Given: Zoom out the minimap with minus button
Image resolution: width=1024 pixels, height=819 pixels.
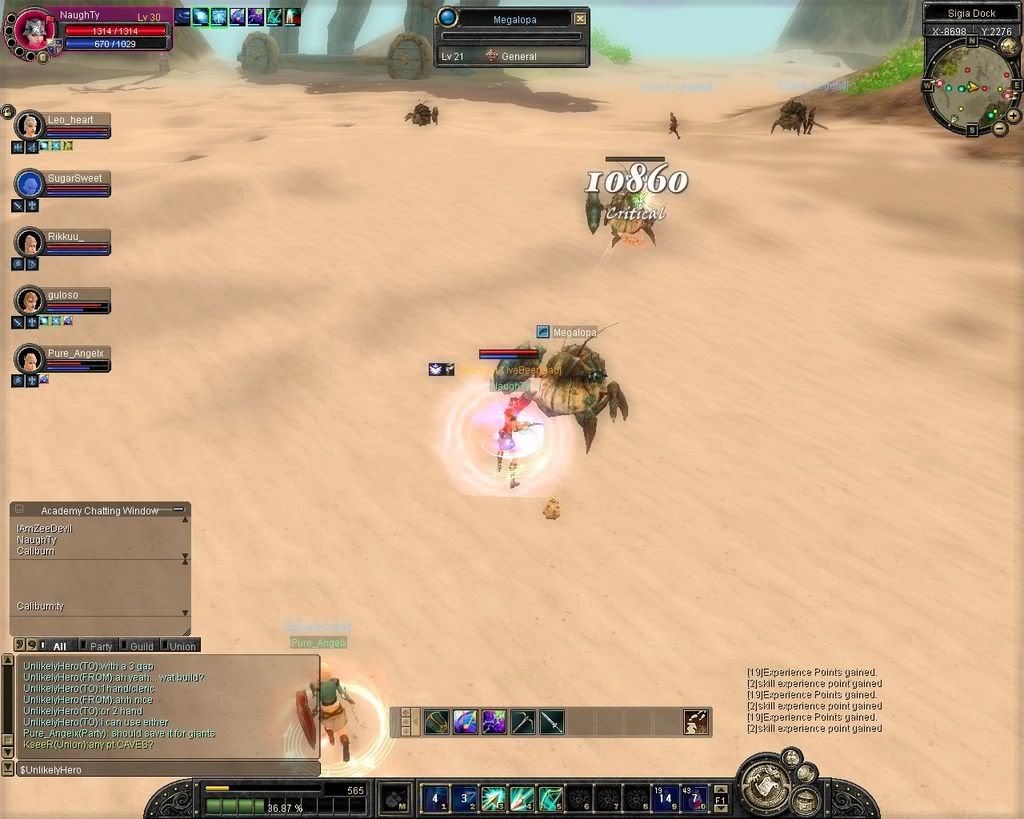Looking at the screenshot, I should [x=999, y=128].
